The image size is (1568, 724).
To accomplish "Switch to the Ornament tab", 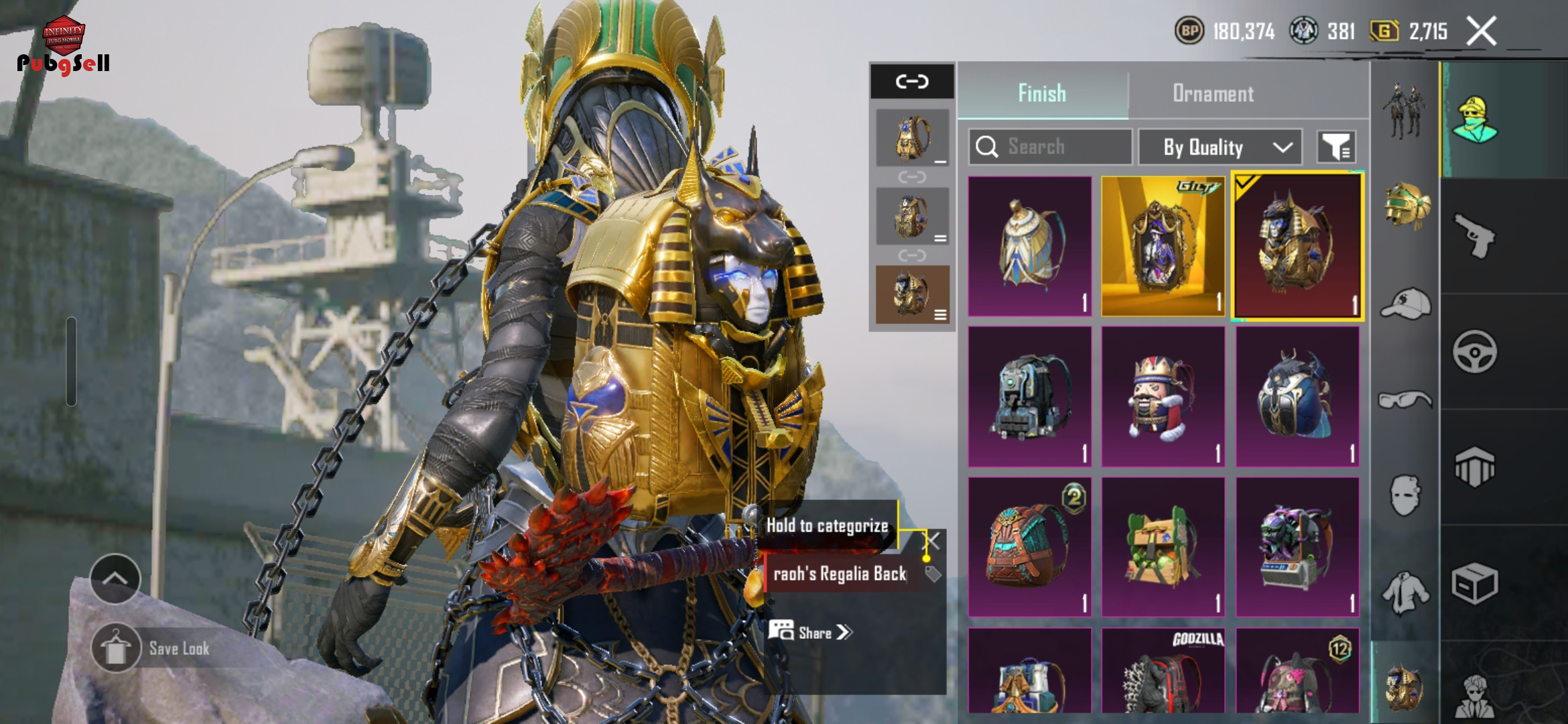I will click(1213, 94).
